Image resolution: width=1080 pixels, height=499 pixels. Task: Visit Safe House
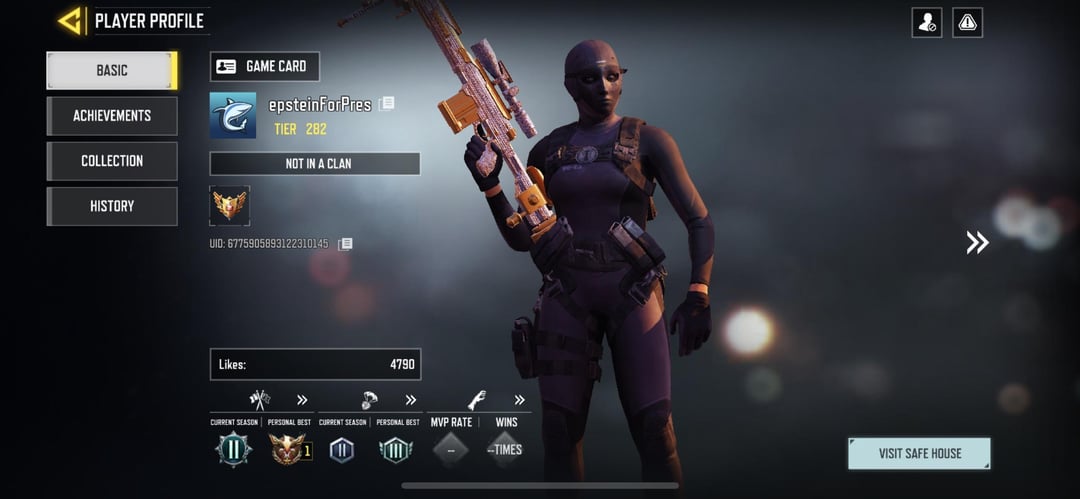point(919,453)
